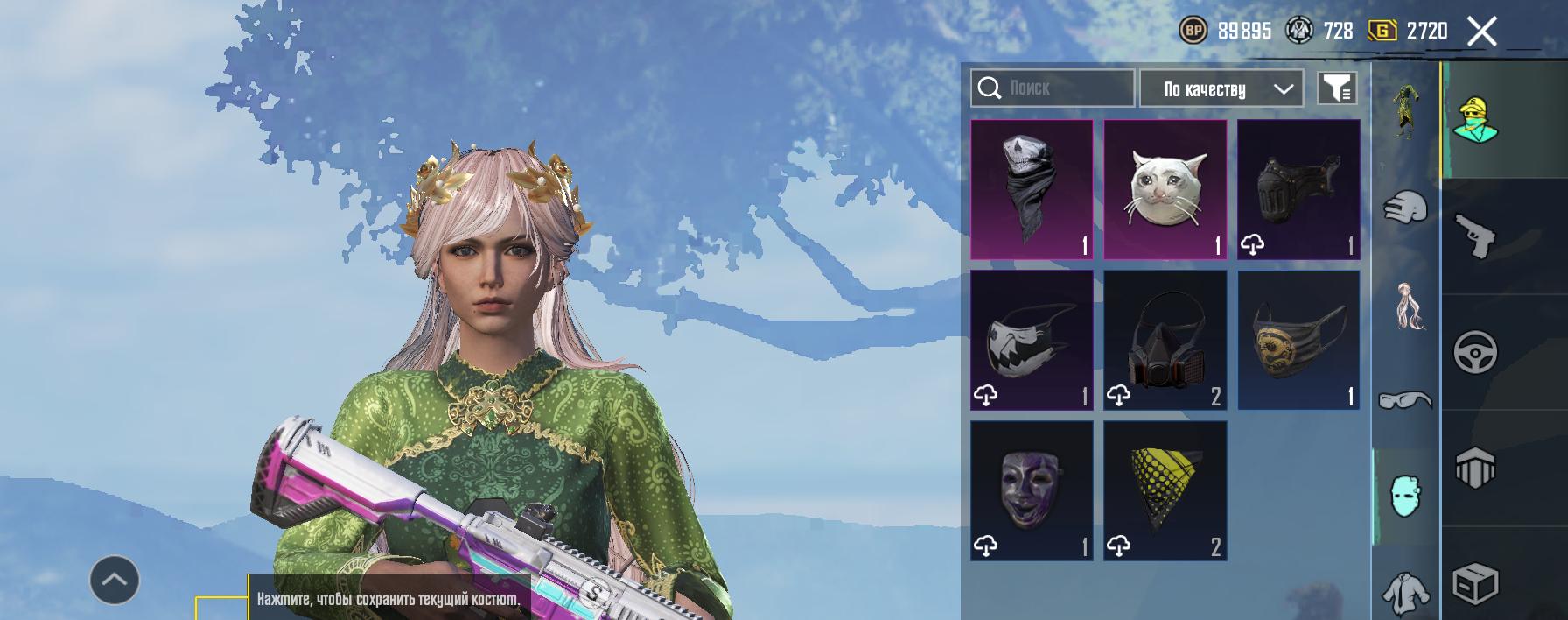Select the skull bandana mask
Viewport: 1568px width, 620px height.
(x=1032, y=189)
